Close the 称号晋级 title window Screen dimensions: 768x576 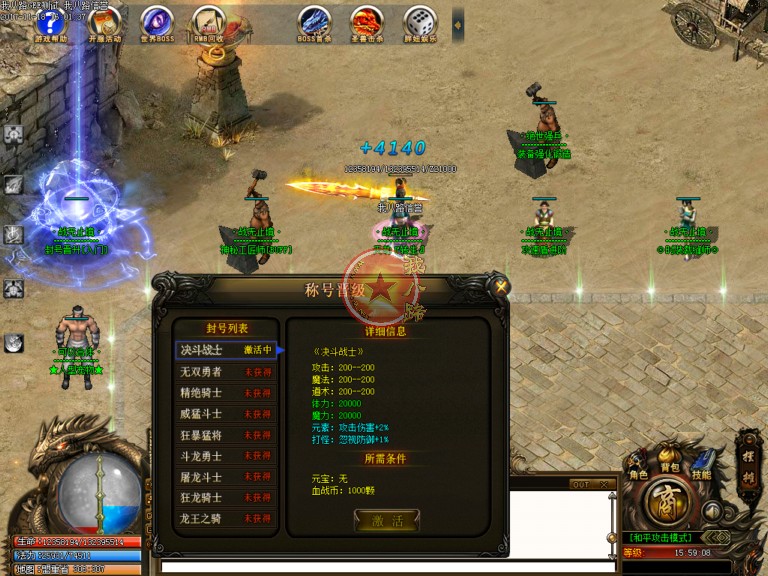tap(501, 286)
